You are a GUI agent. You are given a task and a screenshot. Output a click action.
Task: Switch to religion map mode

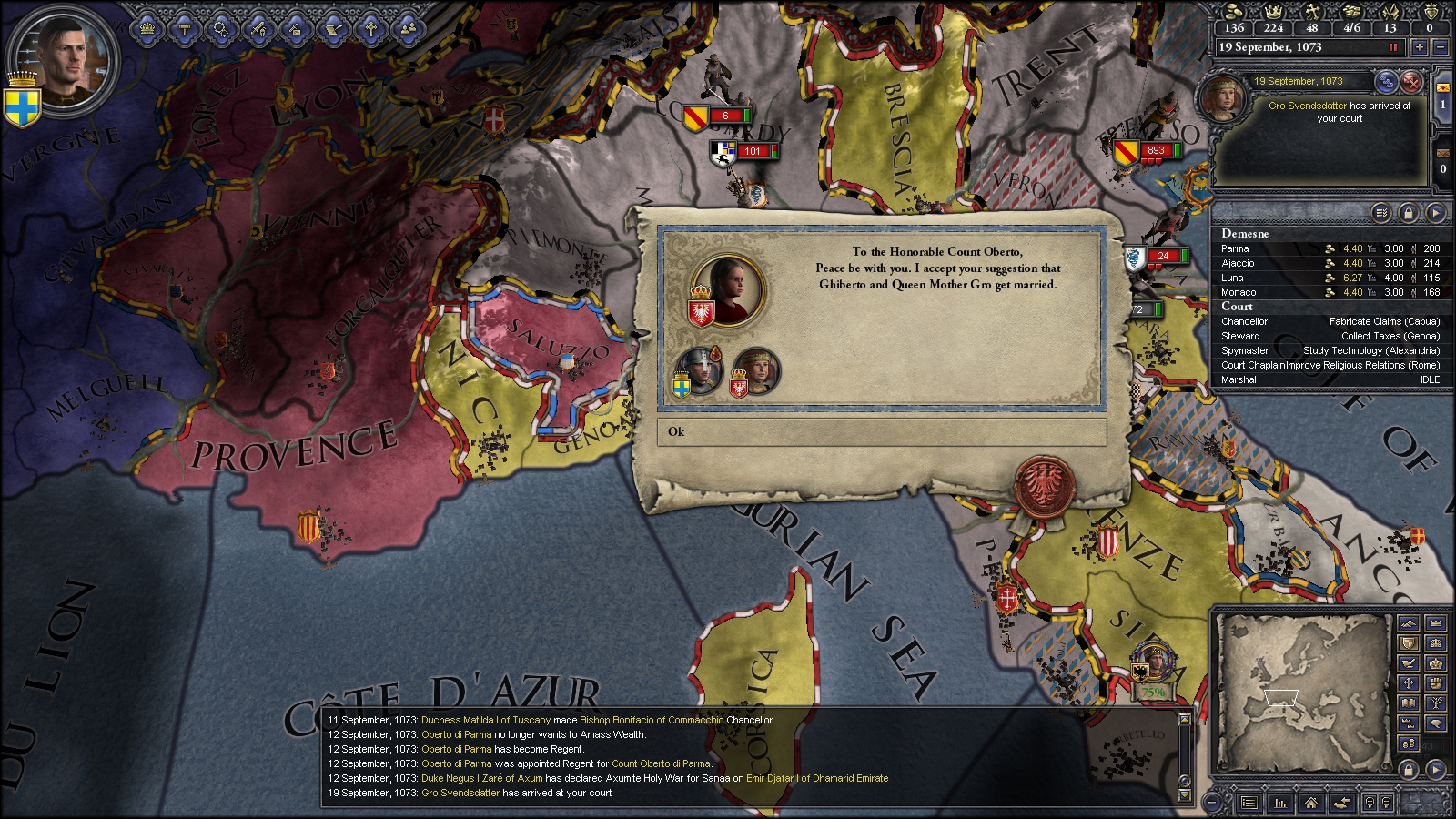(1409, 682)
